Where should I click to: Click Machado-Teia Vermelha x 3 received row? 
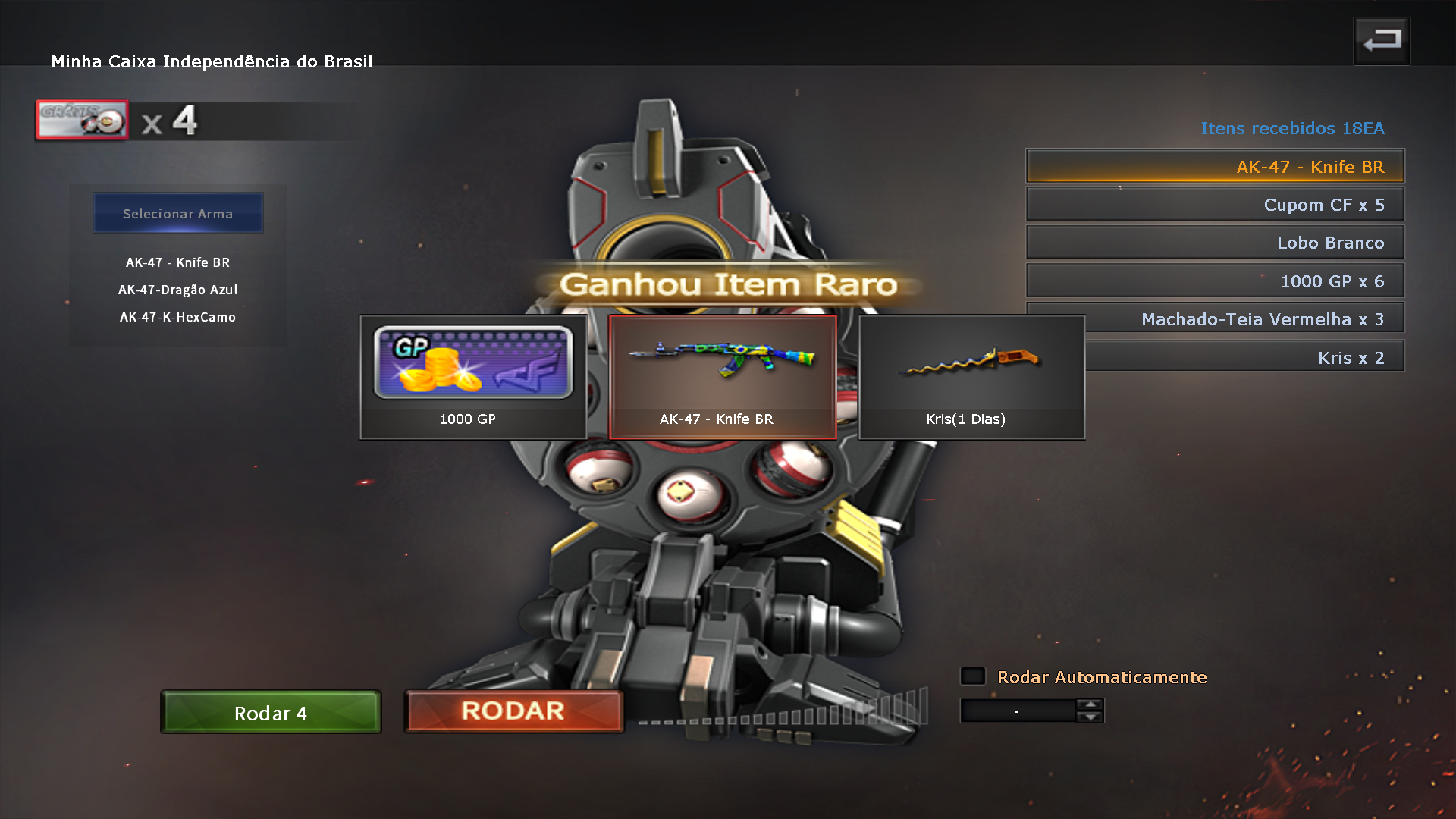(1245, 319)
